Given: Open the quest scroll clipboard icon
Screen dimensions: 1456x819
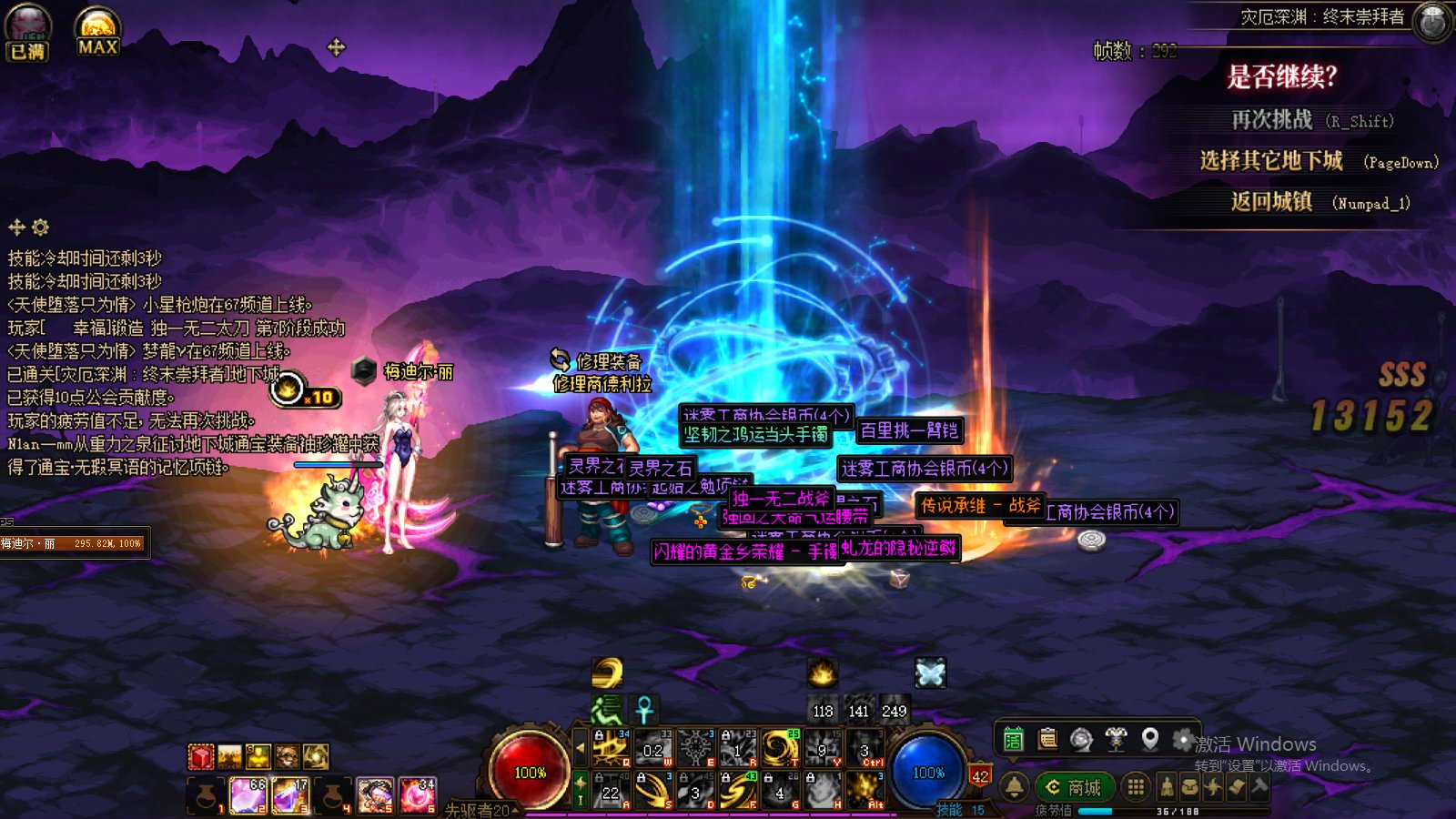Looking at the screenshot, I should pyautogui.click(x=1047, y=740).
